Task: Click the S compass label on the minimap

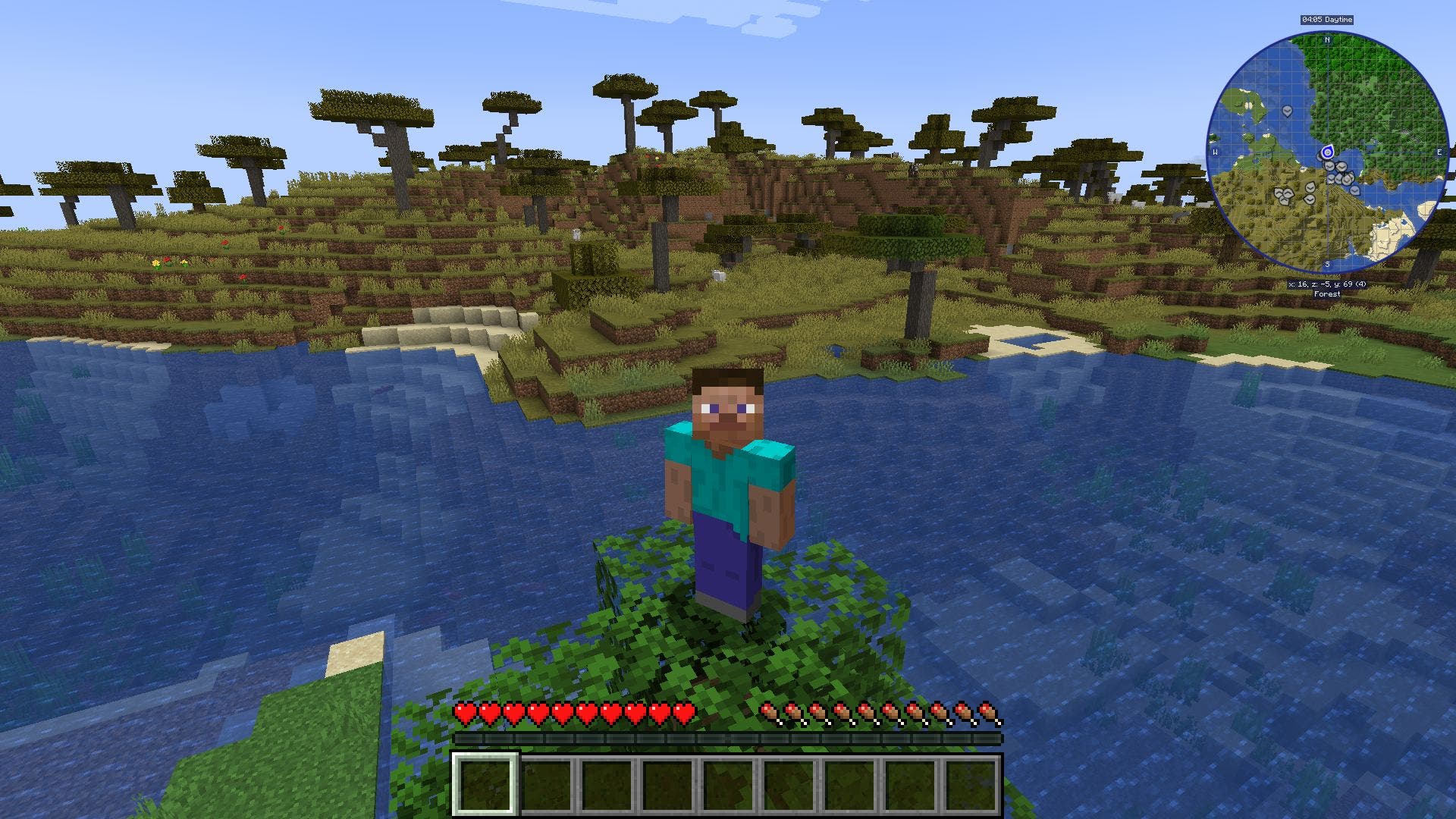Action: click(x=1327, y=264)
